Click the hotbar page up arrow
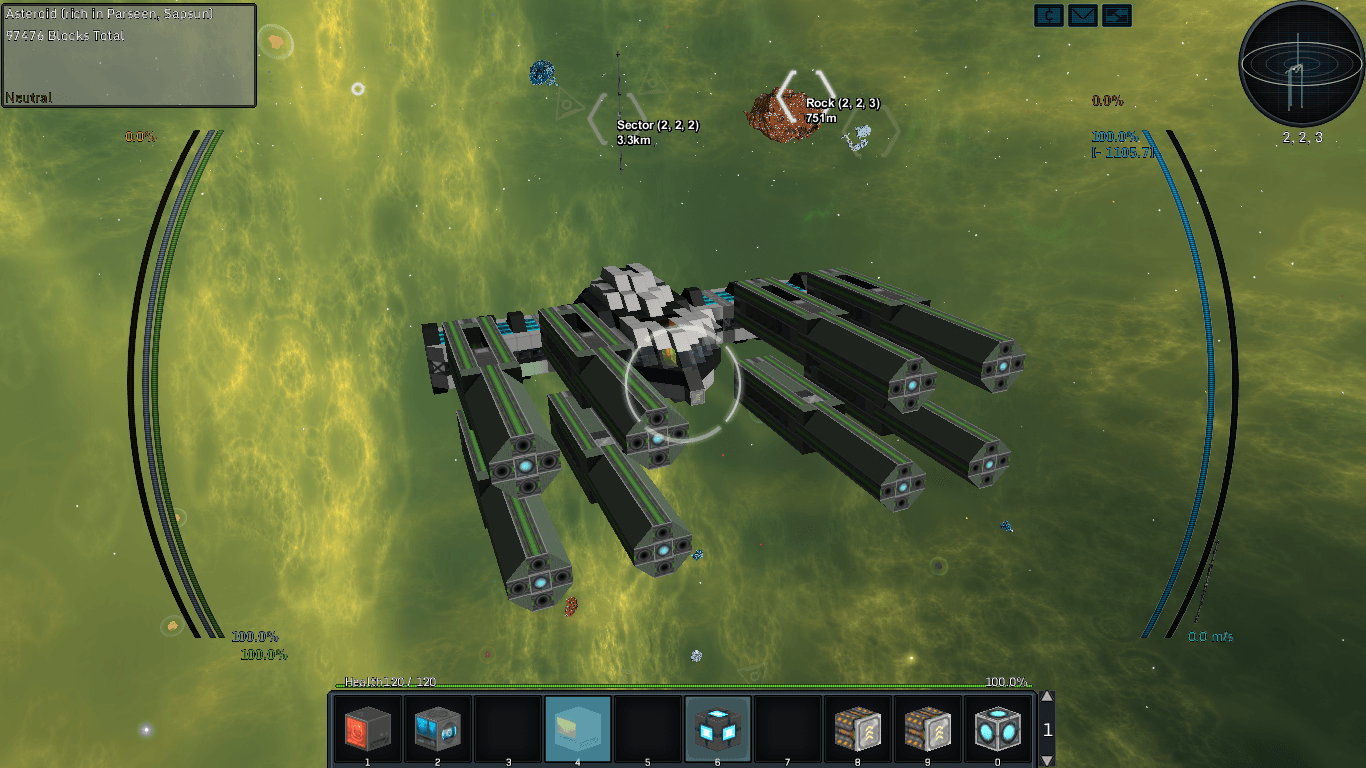The width and height of the screenshot is (1366, 768). pyautogui.click(x=1047, y=698)
